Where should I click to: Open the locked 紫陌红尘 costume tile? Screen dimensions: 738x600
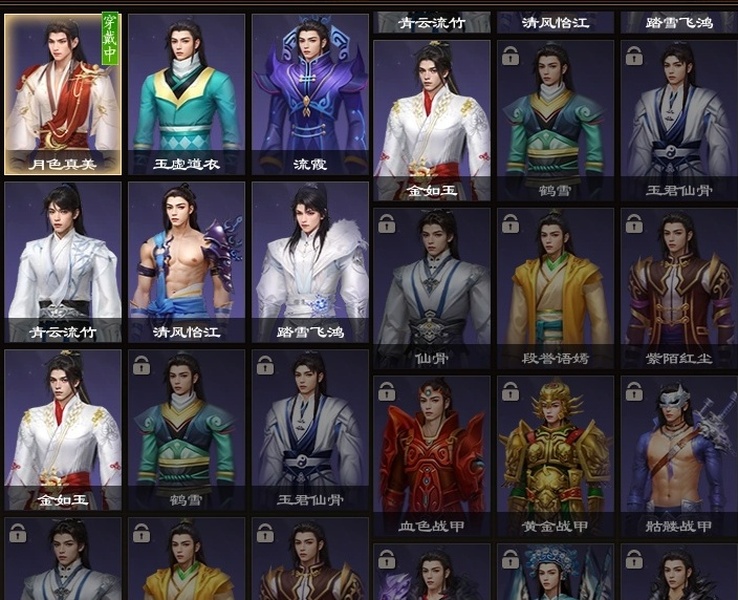point(679,288)
